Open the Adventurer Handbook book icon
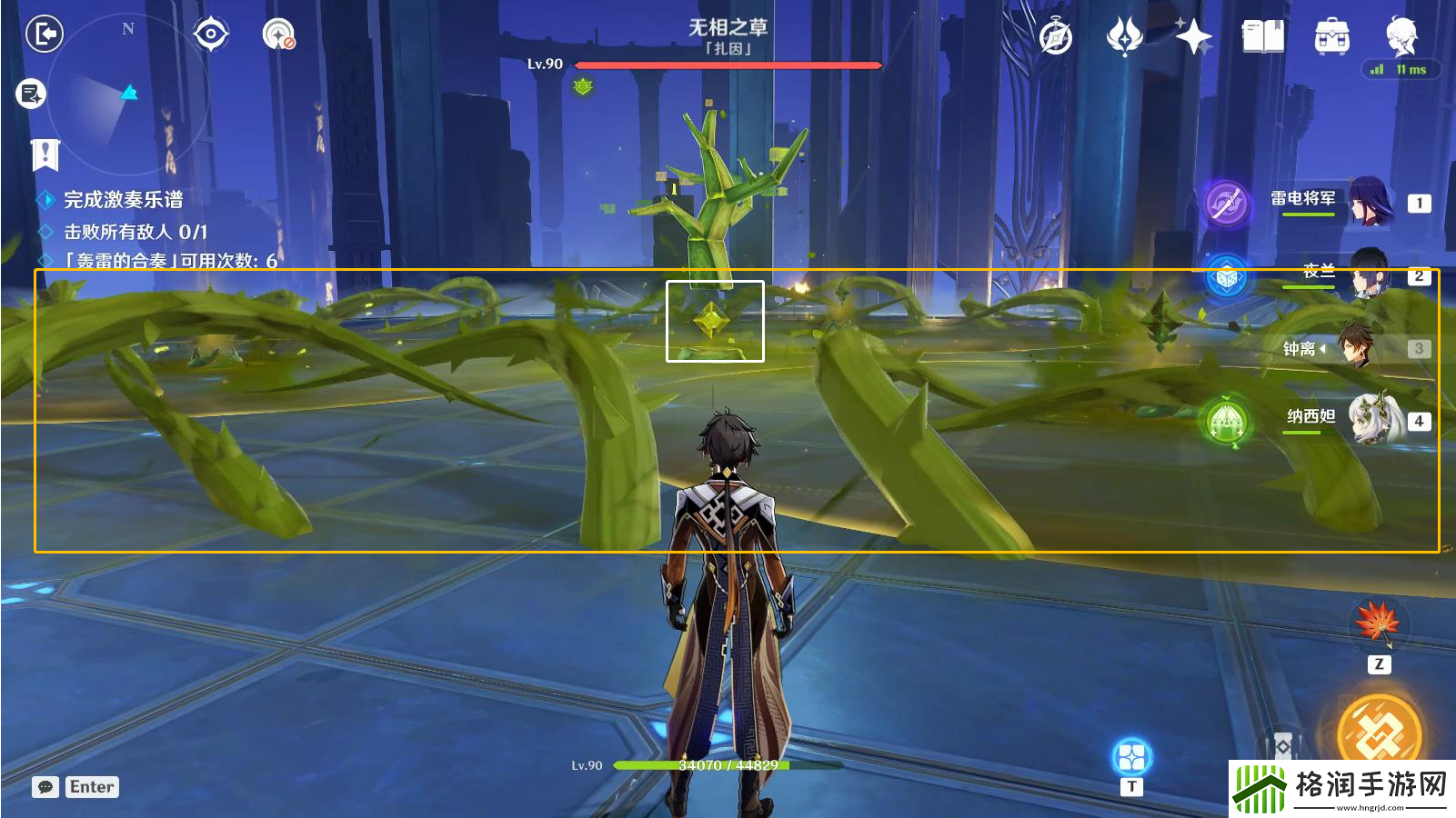Image resolution: width=1456 pixels, height=818 pixels. 1262,37
